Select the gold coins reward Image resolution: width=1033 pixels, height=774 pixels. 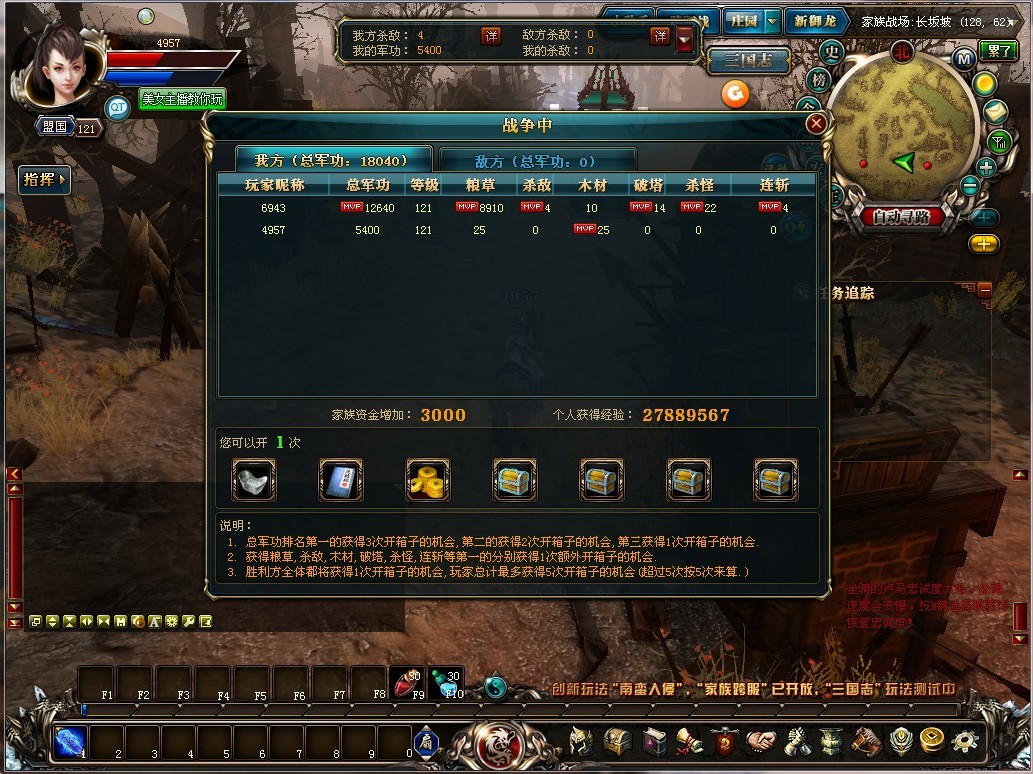point(428,480)
